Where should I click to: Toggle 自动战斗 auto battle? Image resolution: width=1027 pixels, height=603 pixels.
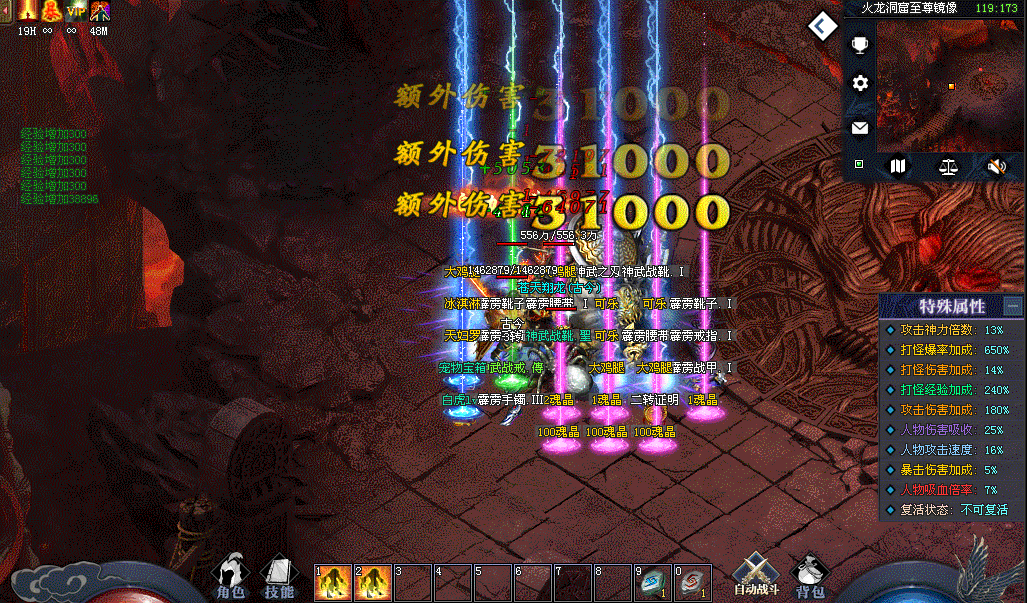point(755,575)
